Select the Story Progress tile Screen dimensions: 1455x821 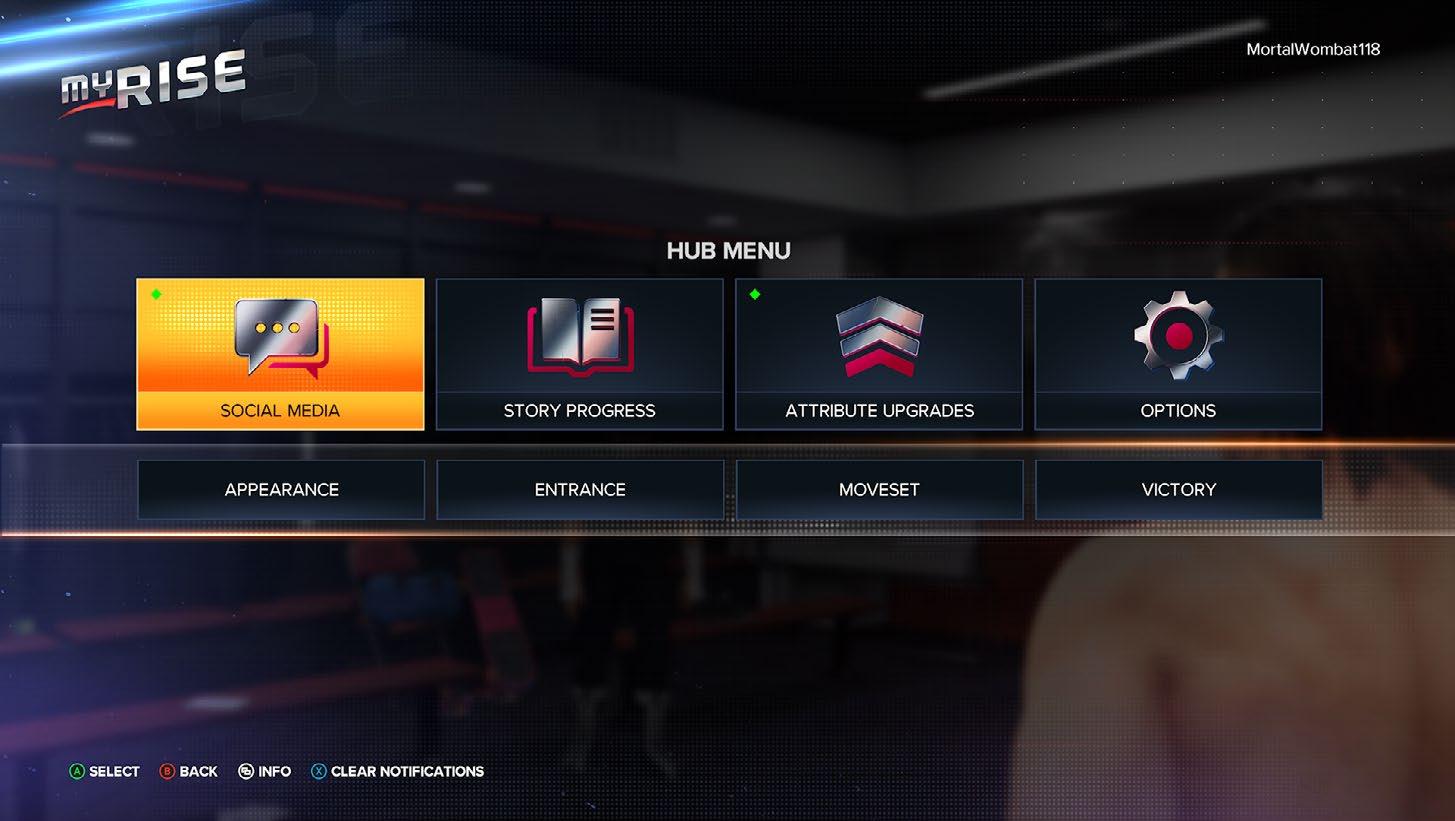coord(579,354)
